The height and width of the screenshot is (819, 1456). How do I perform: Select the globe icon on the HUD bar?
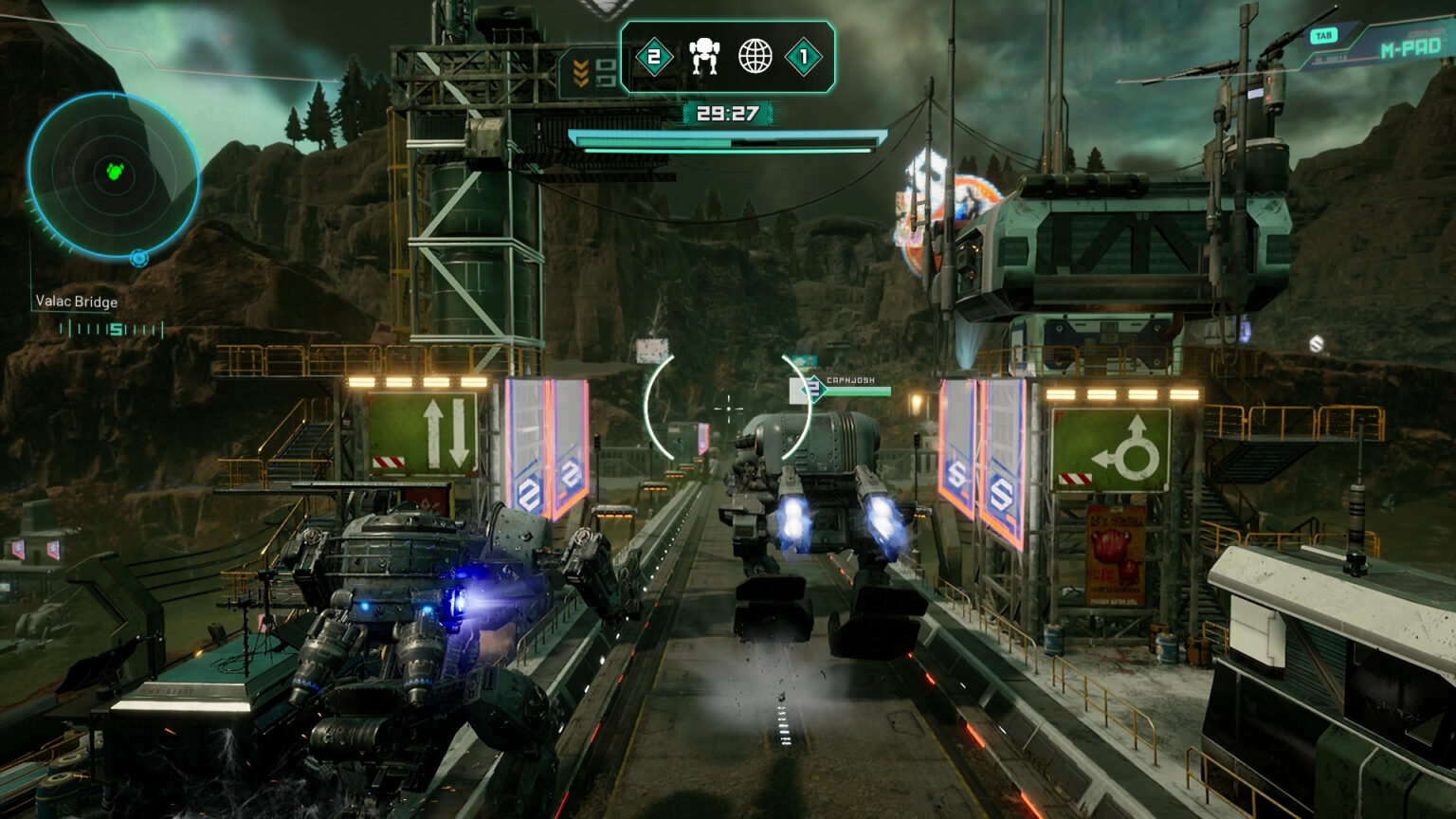[754, 55]
